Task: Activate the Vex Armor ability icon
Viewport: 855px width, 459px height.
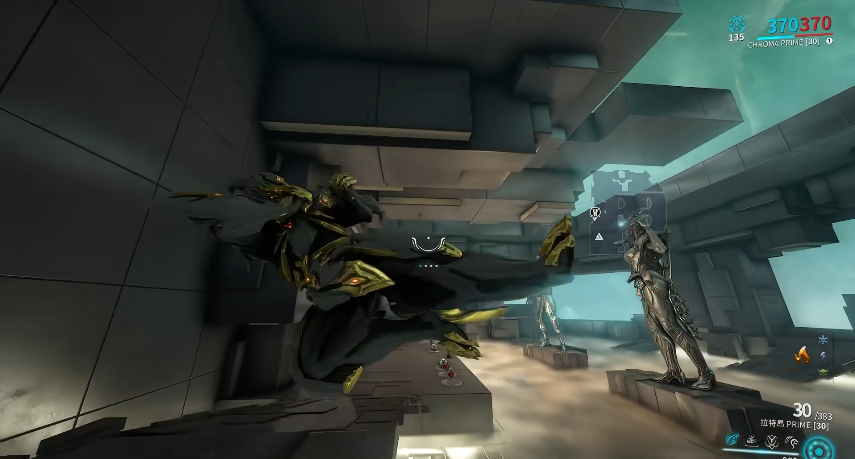Action: point(770,439)
